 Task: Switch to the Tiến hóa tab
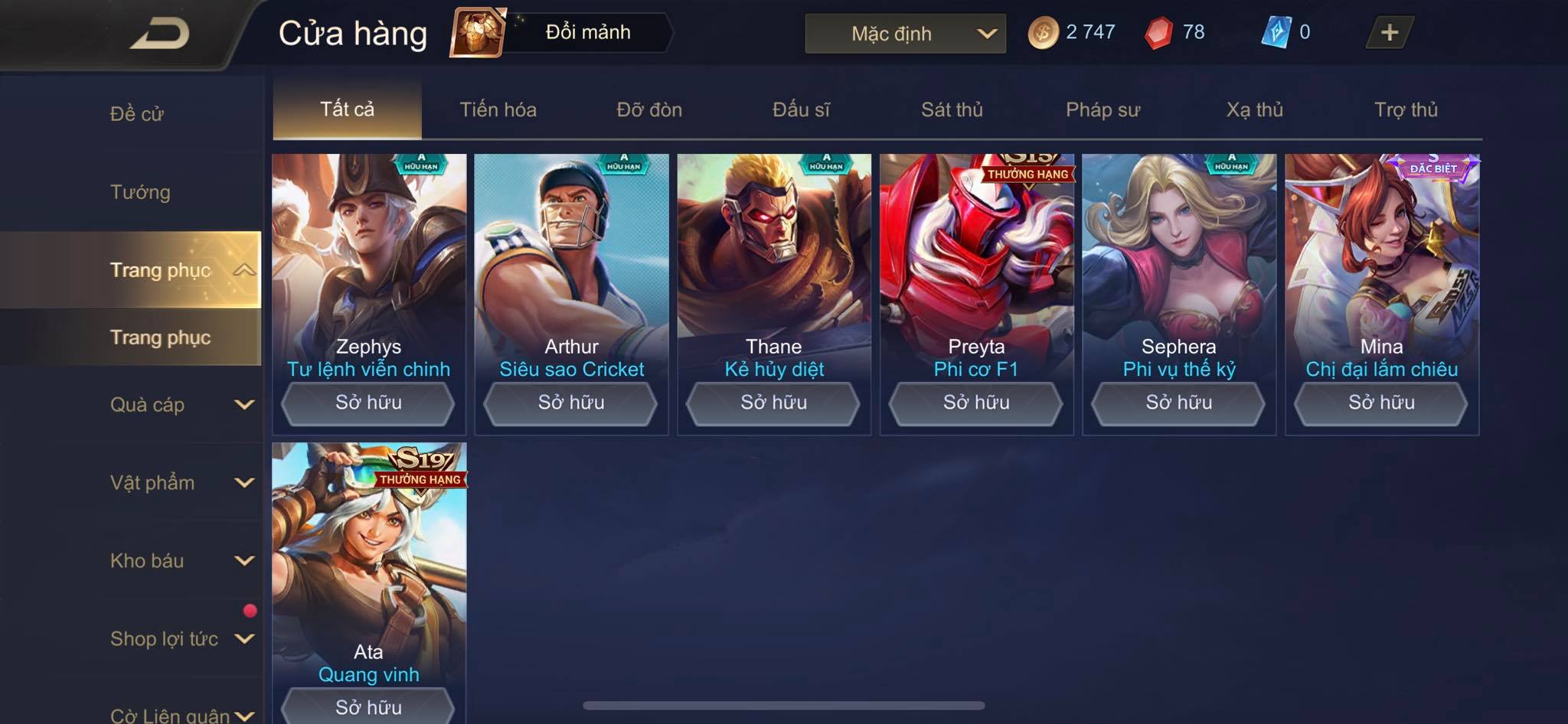[498, 109]
